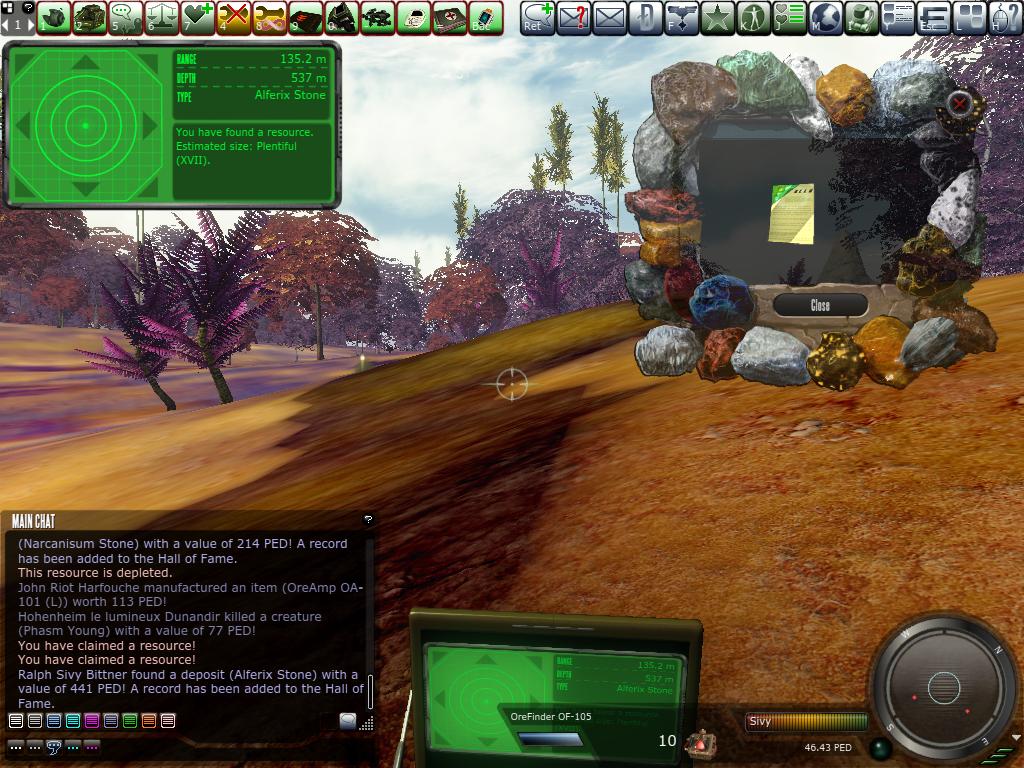Show the human figure character panel
Image resolution: width=1024 pixels, height=768 pixels.
point(753,17)
